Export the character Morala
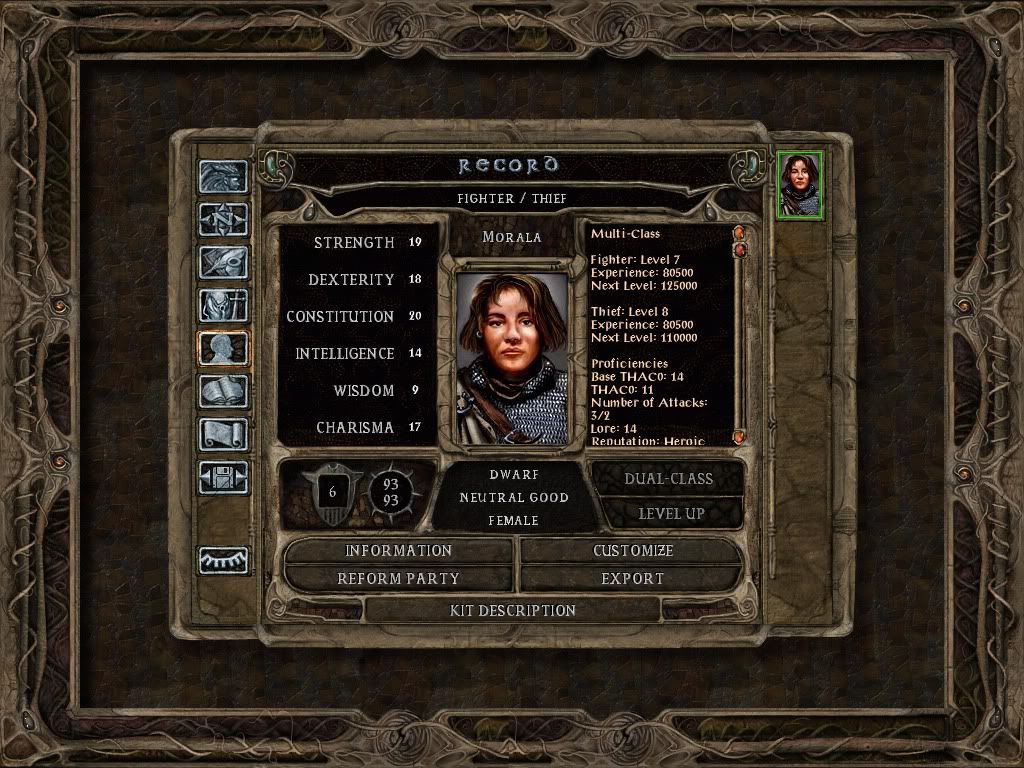Image resolution: width=1024 pixels, height=768 pixels. point(632,579)
